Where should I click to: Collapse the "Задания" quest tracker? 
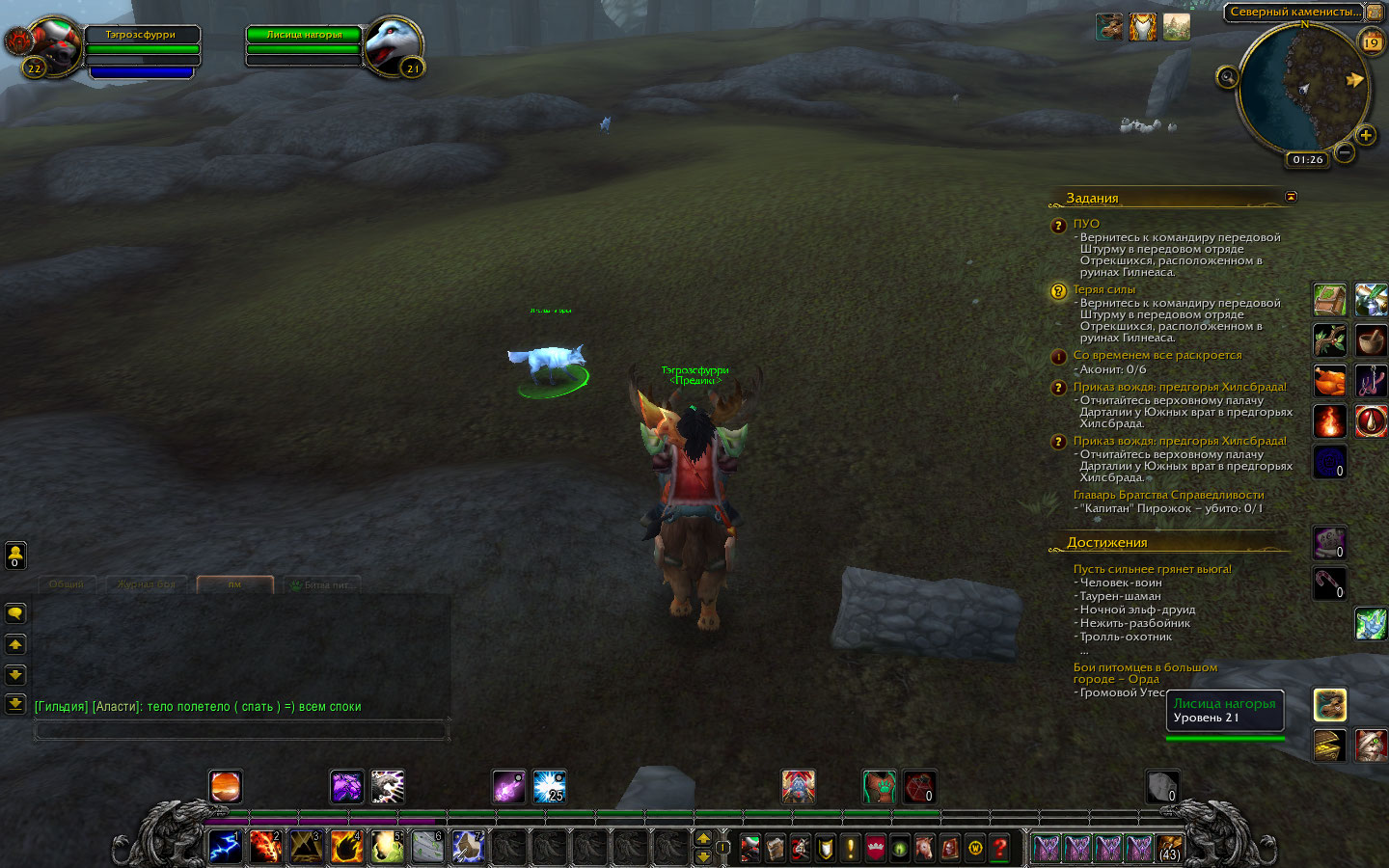(x=1291, y=197)
